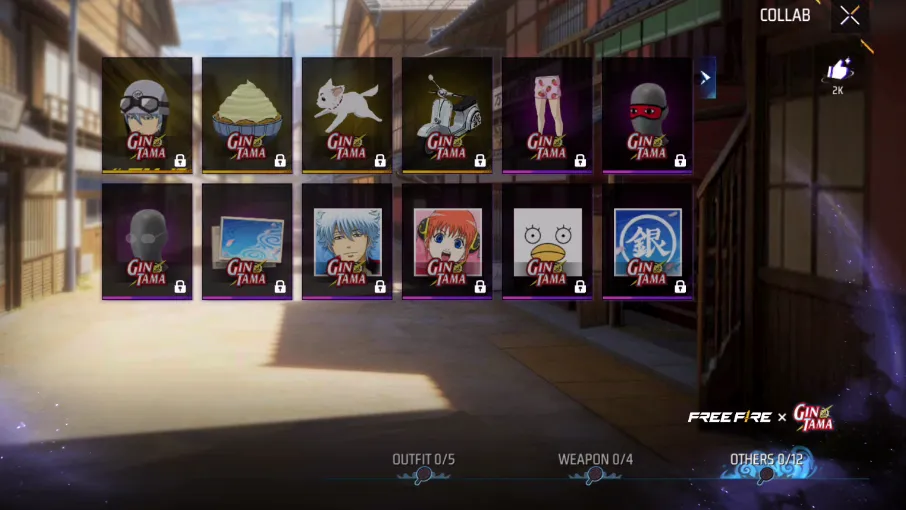Choose the red-masked ninja head item

tap(647, 114)
